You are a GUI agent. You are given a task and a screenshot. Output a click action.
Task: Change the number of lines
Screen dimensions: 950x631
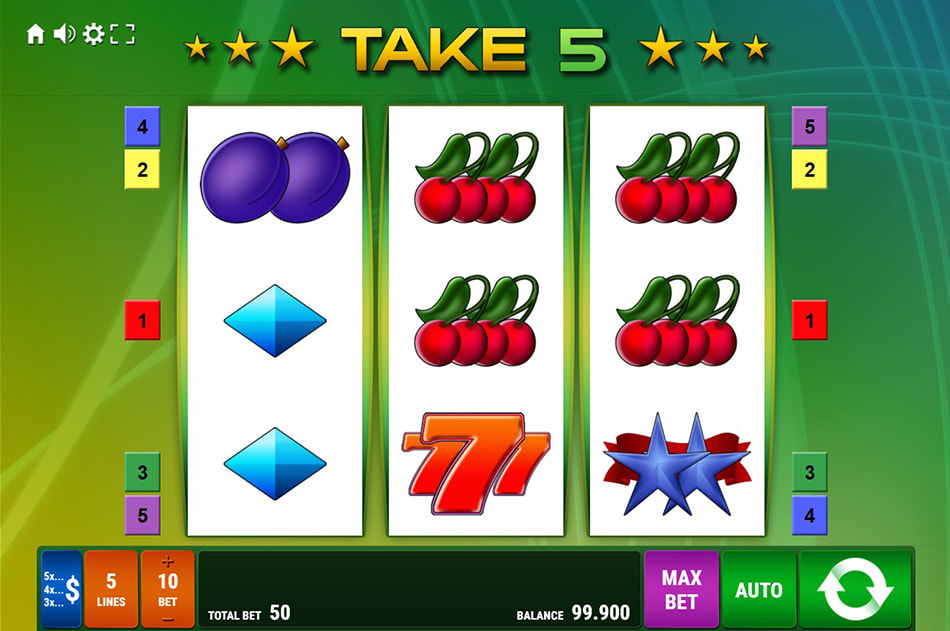click(x=111, y=589)
